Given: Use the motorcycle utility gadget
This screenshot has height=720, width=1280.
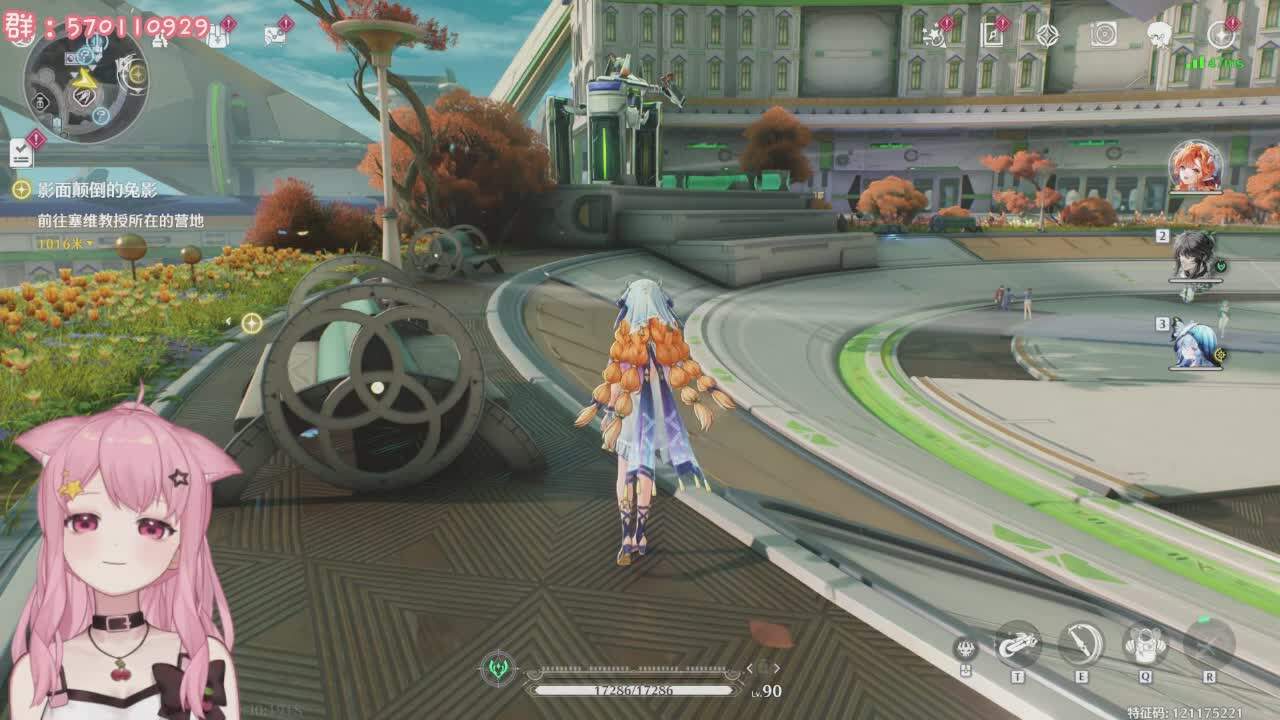Looking at the screenshot, I should pyautogui.click(x=1018, y=644).
